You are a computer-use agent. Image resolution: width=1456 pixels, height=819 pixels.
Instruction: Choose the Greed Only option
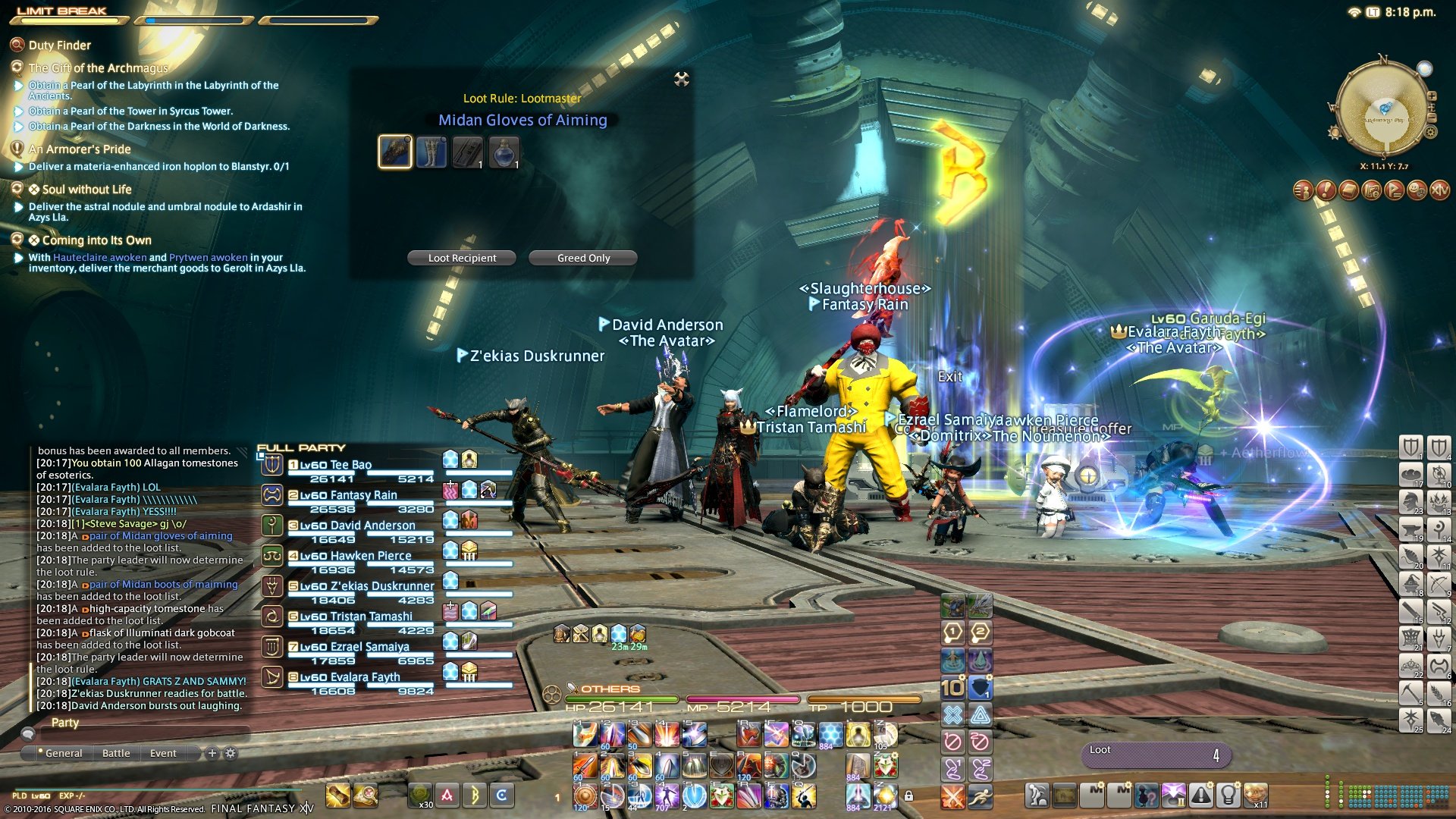(x=583, y=258)
